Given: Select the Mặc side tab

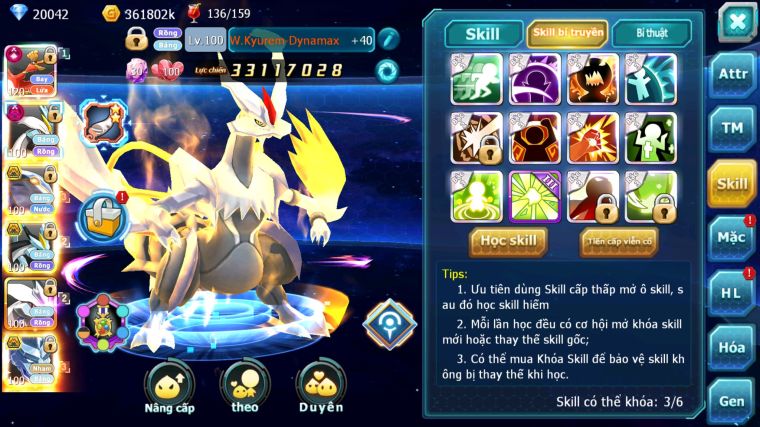Looking at the screenshot, I should click(x=731, y=238).
